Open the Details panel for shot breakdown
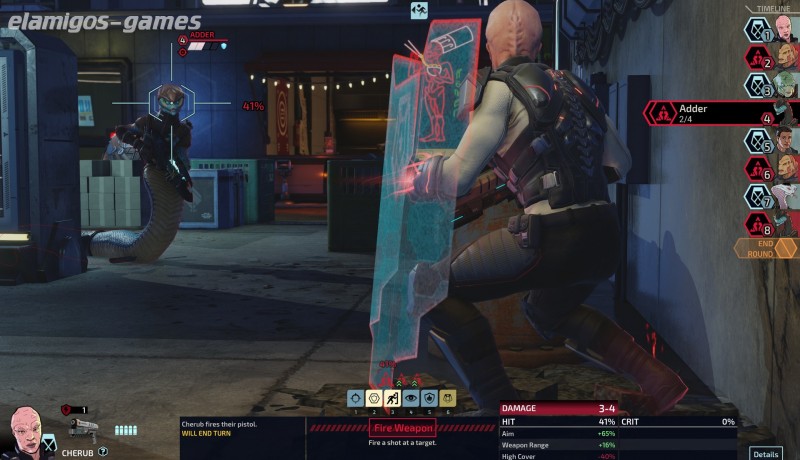This screenshot has height=460, width=800. click(766, 453)
